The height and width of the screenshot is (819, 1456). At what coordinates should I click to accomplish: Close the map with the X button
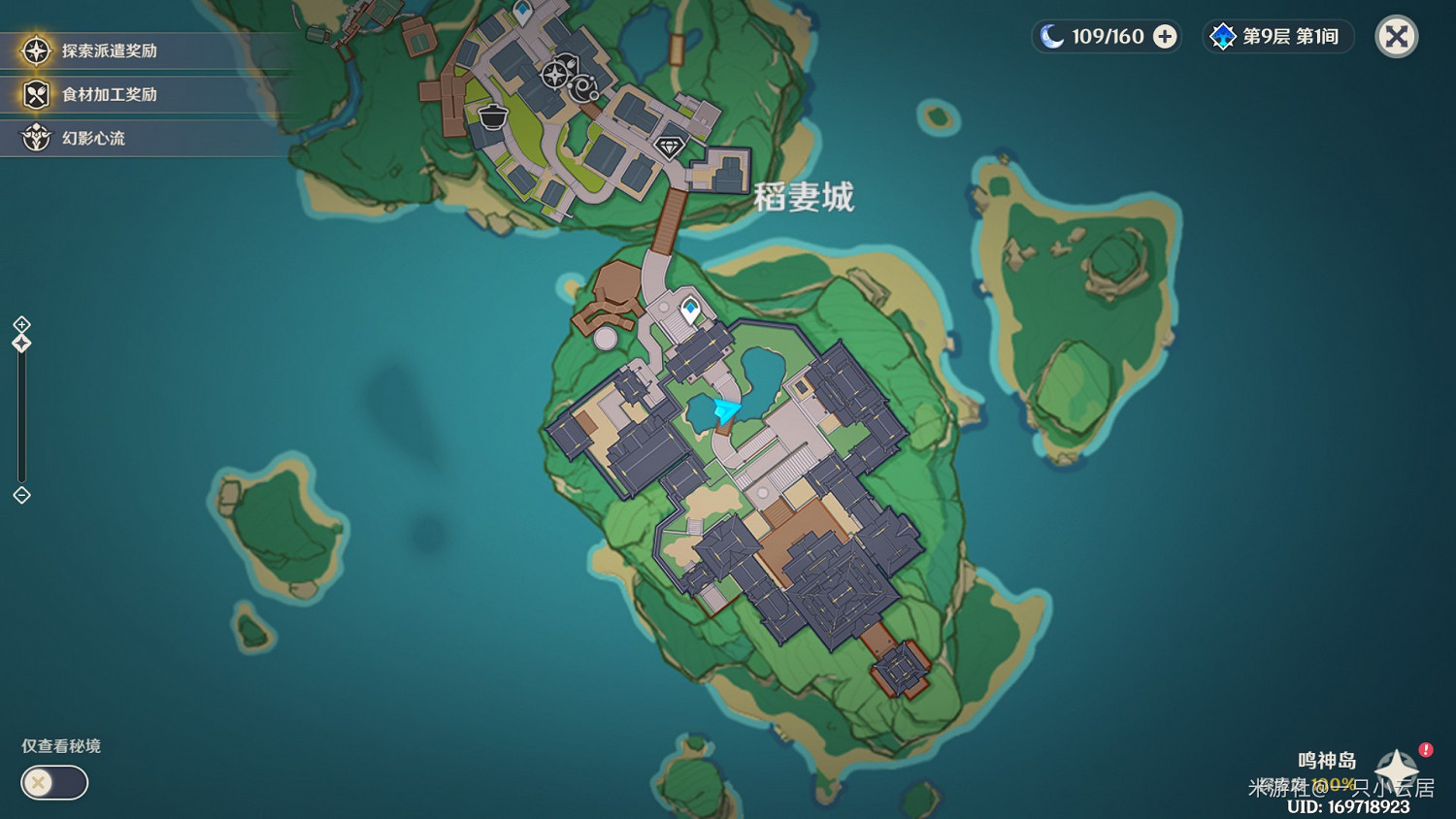point(1396,37)
